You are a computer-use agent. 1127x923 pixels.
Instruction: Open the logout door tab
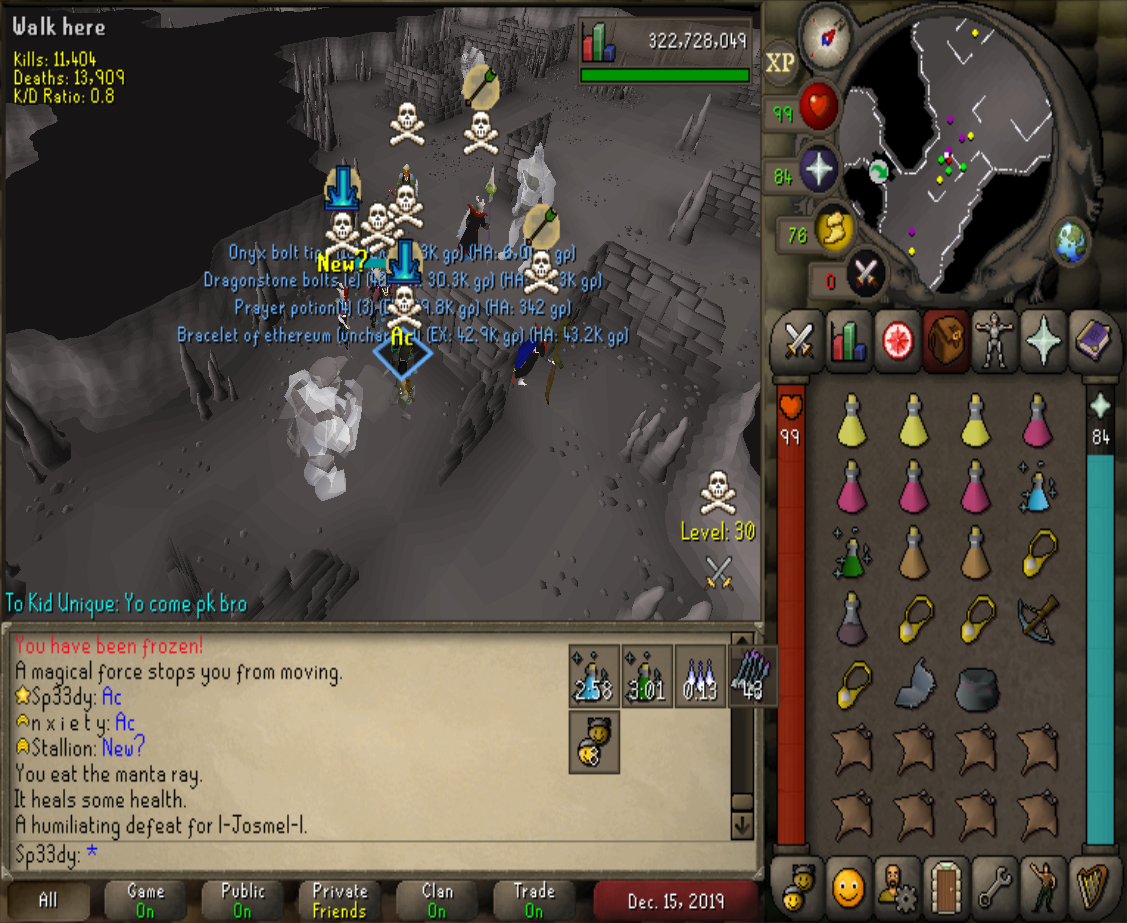click(x=946, y=884)
